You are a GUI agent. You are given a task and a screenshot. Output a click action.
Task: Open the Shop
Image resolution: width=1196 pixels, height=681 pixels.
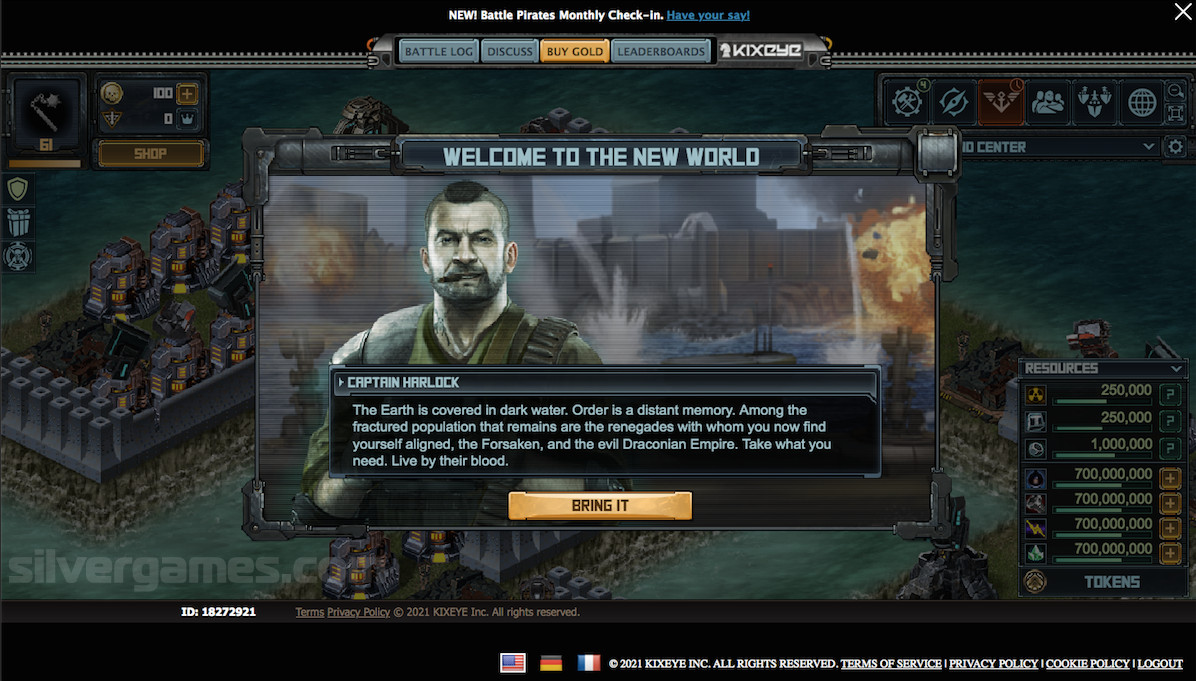click(x=151, y=154)
